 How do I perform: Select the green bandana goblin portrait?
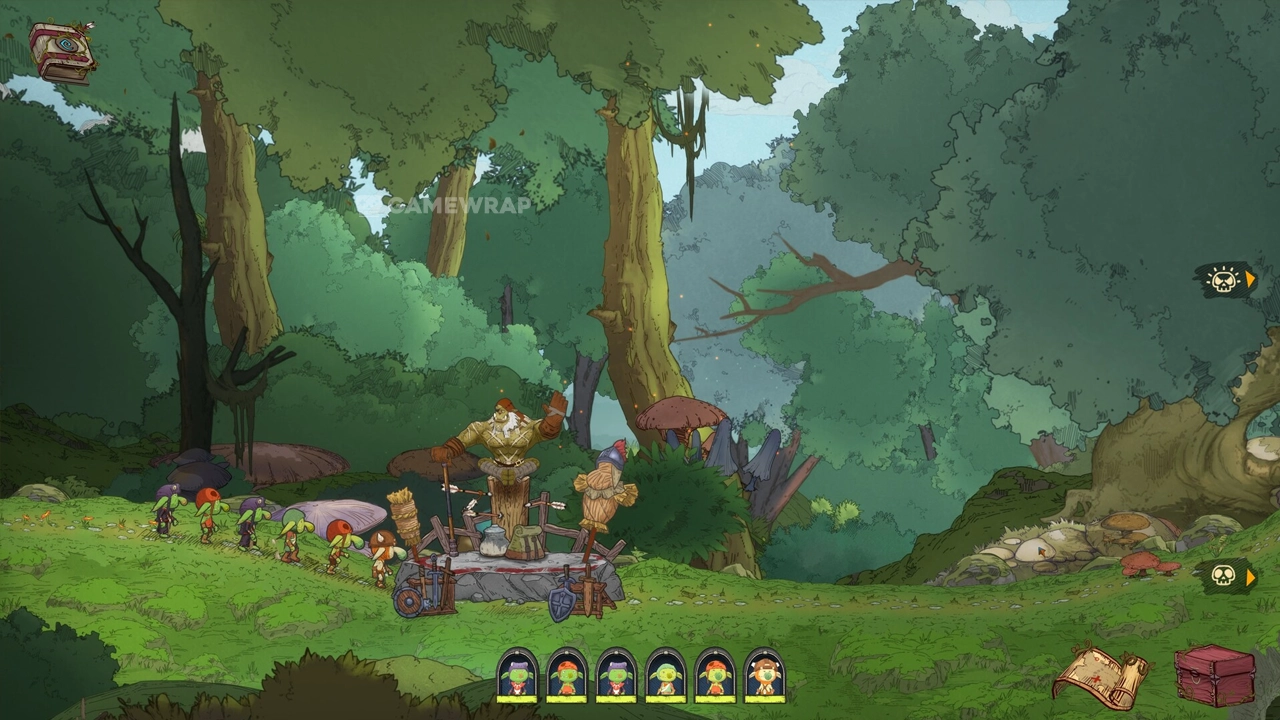point(666,677)
